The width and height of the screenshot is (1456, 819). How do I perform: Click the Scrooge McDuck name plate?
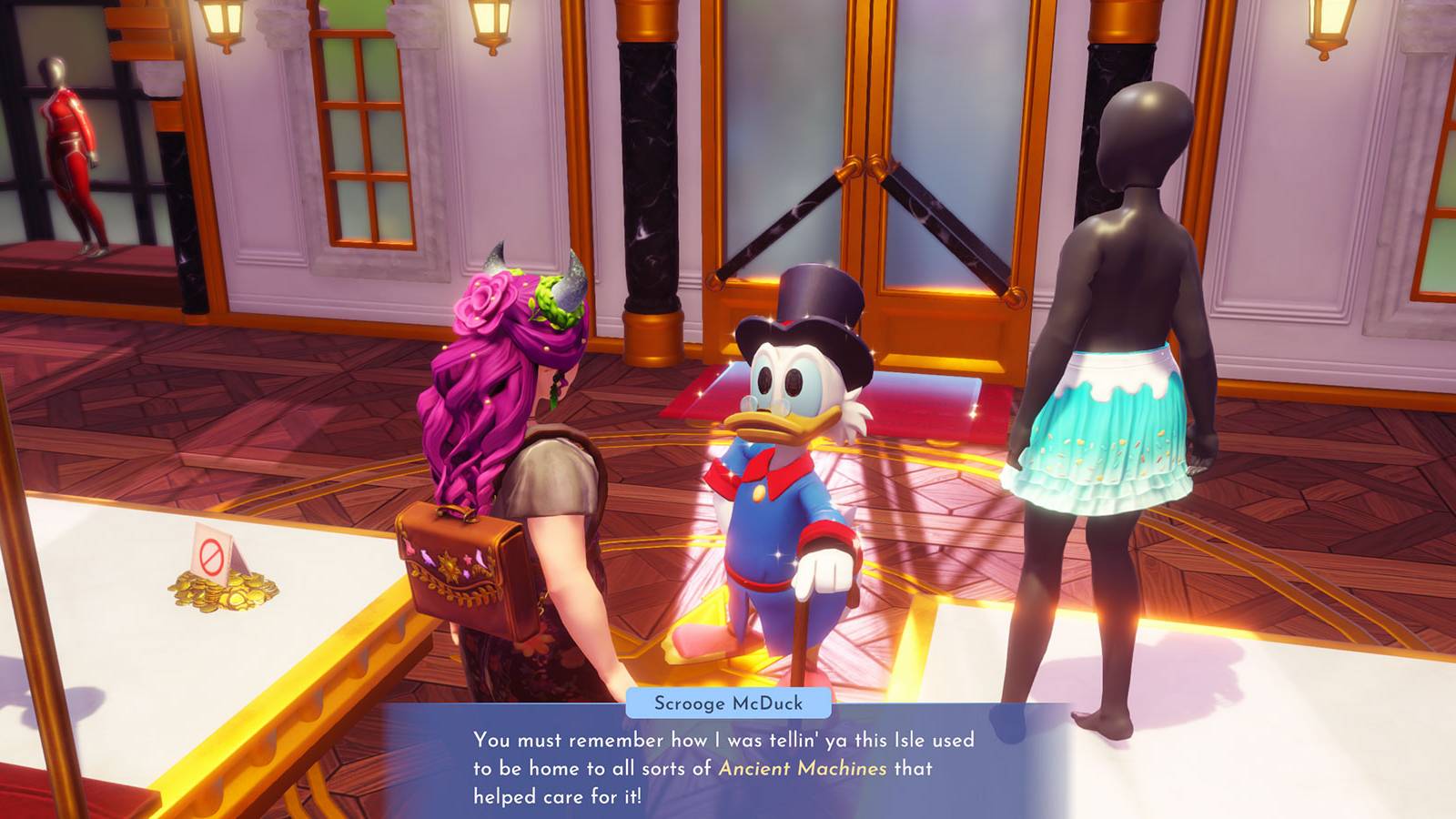(x=728, y=703)
